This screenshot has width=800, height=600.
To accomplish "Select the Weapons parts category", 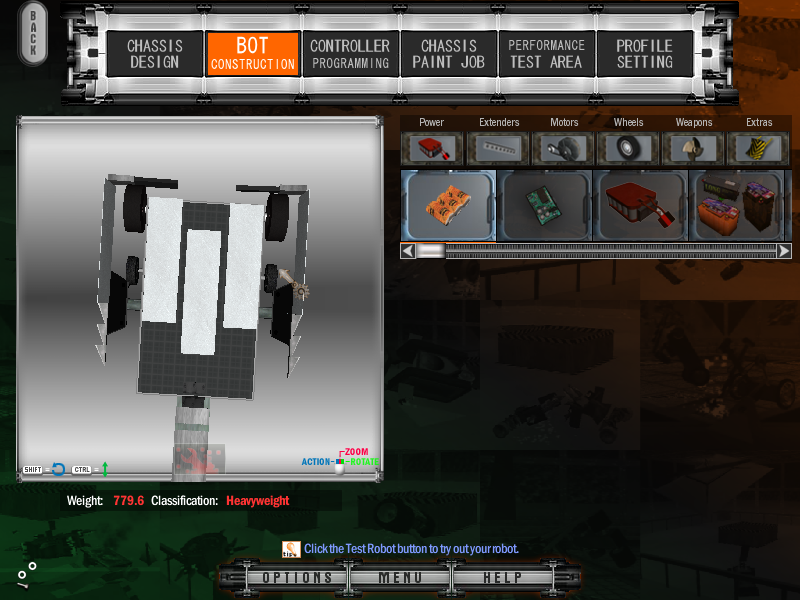I will click(x=694, y=148).
